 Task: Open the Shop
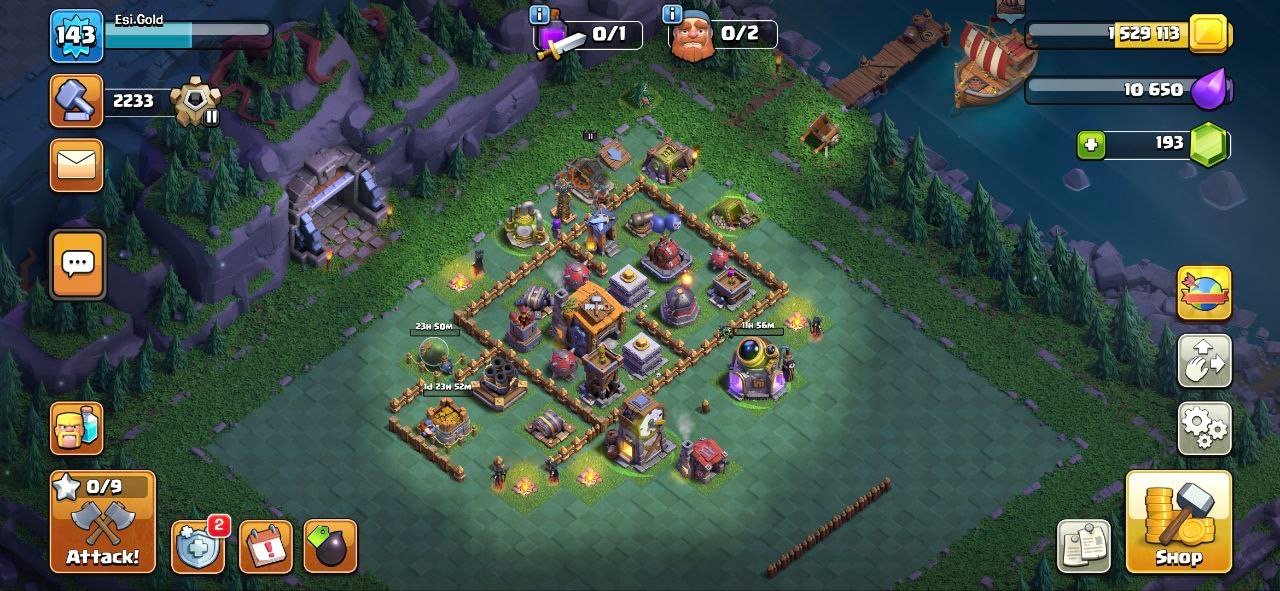click(x=1178, y=522)
